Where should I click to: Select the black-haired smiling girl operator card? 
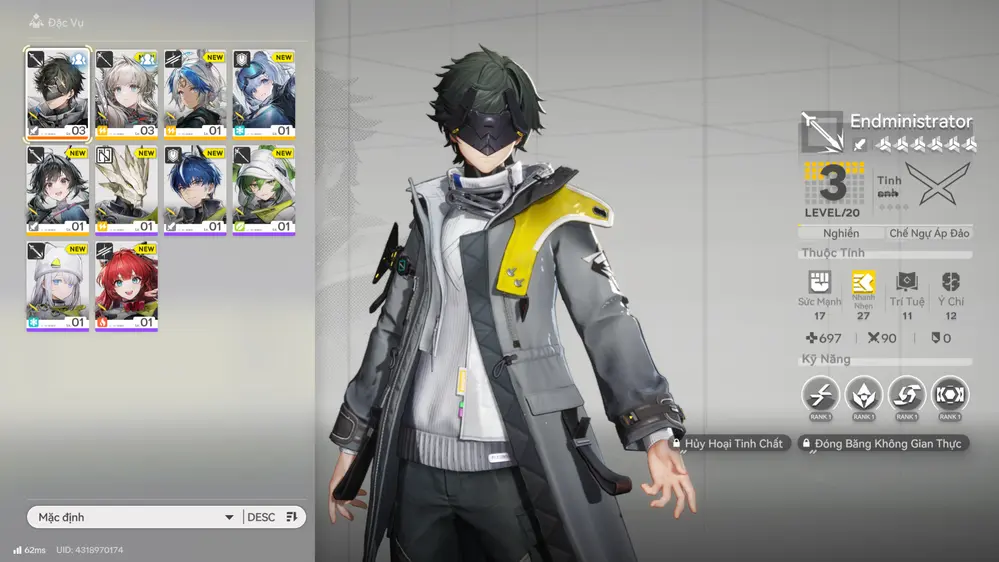tap(58, 190)
